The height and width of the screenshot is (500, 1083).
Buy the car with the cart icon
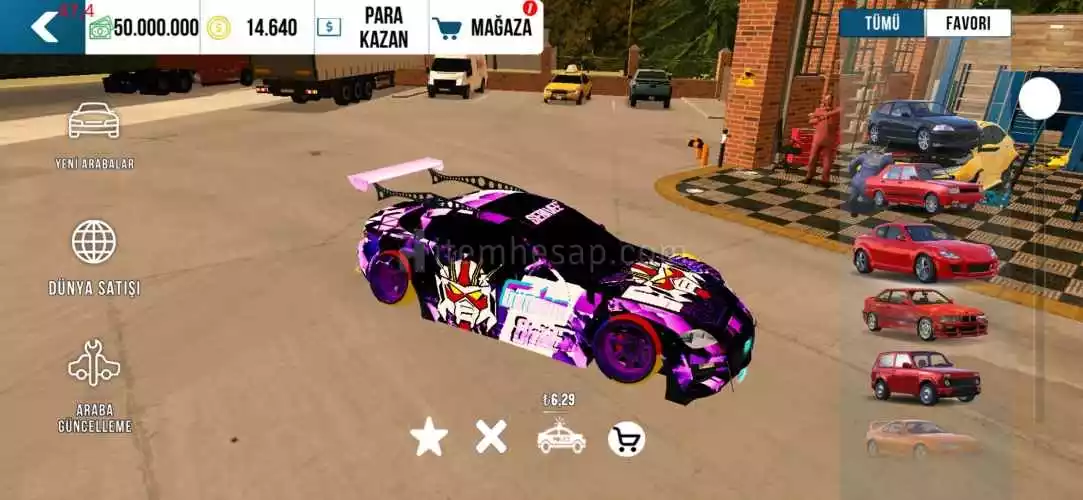(626, 438)
